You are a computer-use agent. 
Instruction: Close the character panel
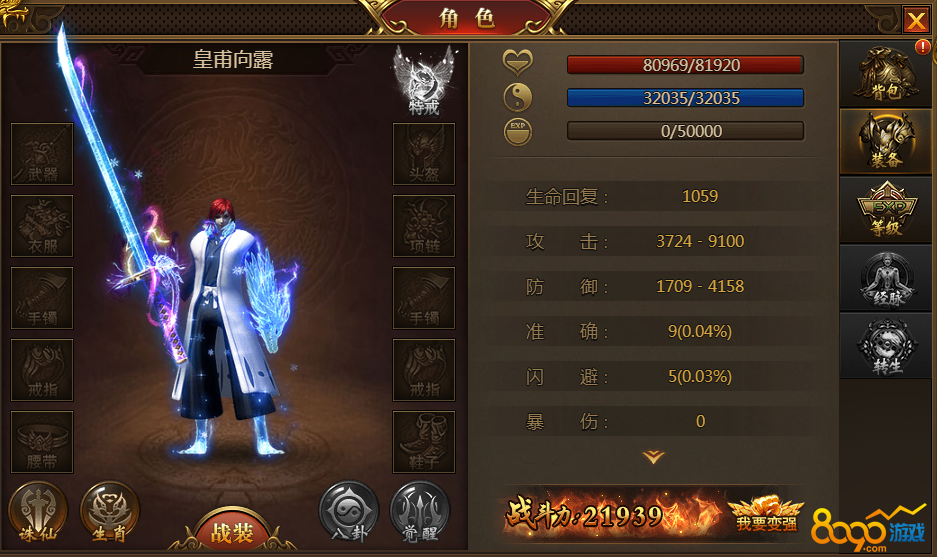click(x=915, y=20)
